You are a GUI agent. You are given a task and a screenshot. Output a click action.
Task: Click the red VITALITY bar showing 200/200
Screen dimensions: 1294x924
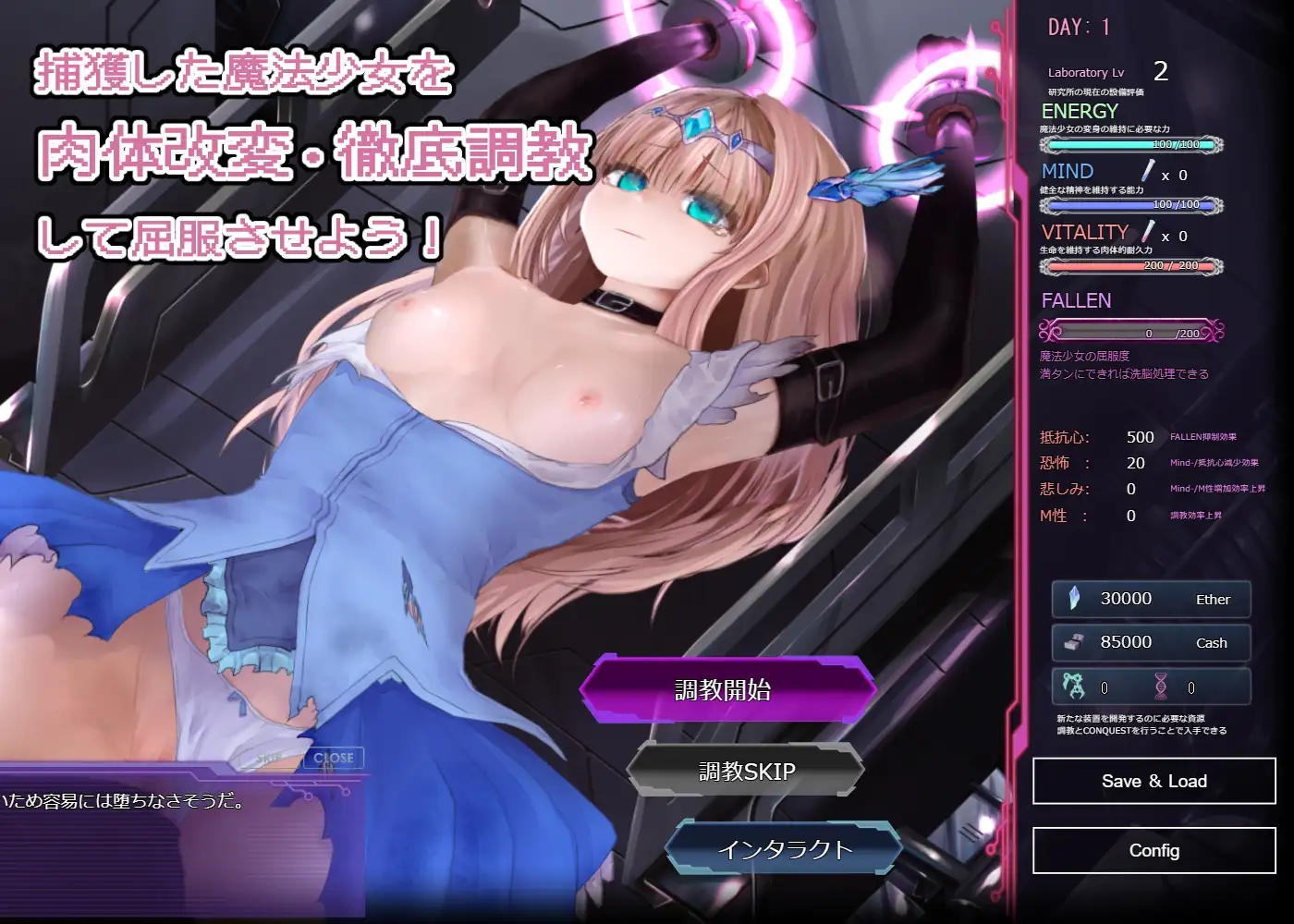(x=1131, y=265)
